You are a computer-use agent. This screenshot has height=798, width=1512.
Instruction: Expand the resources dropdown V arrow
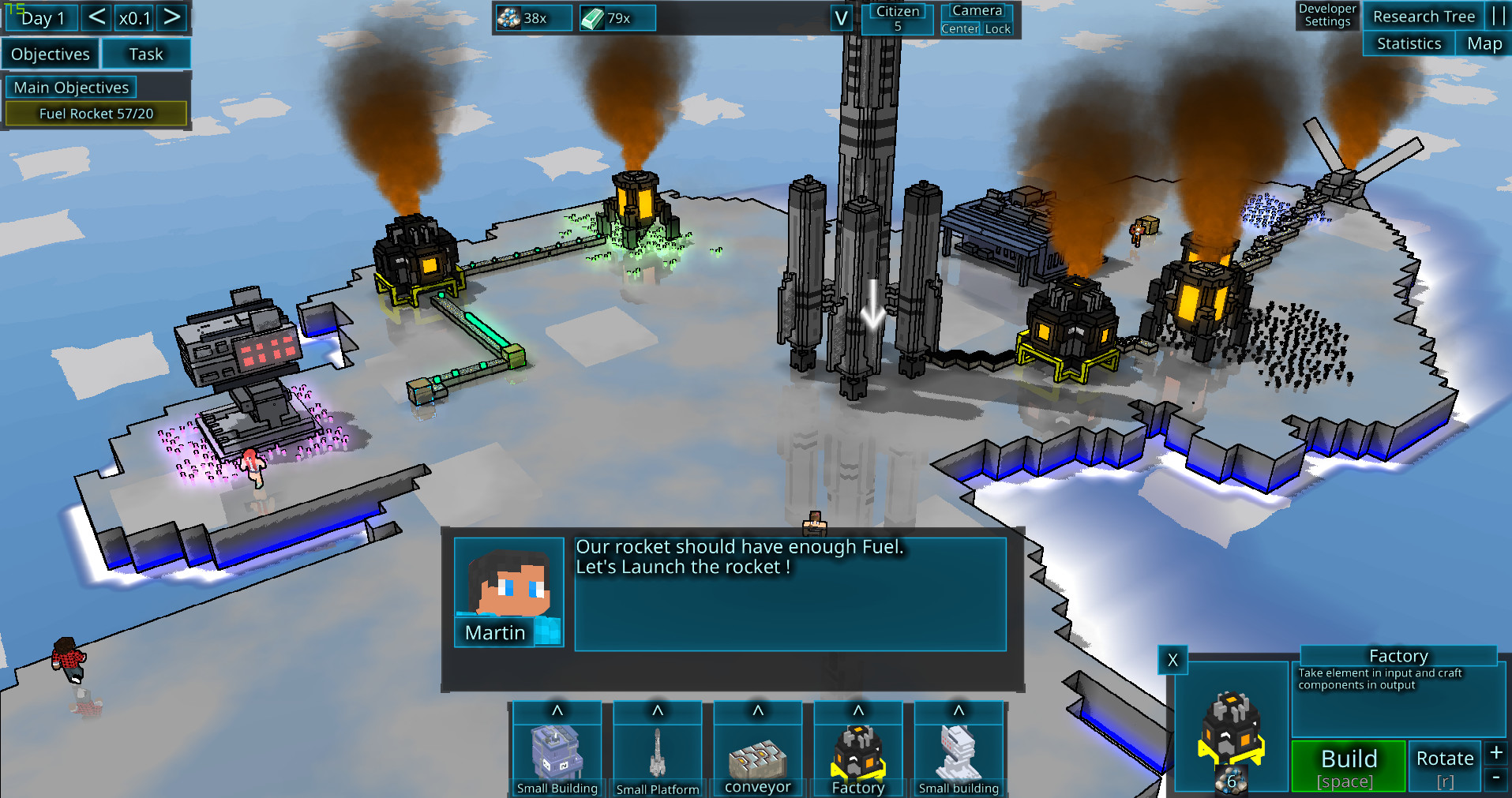[842, 18]
